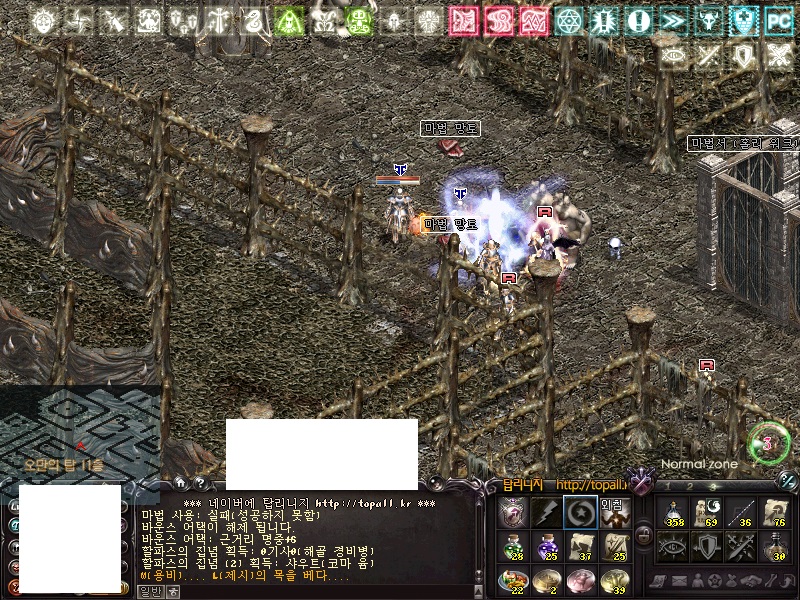Activate the 외침 shout skill
Screen dimensions: 800x600
tap(613, 513)
